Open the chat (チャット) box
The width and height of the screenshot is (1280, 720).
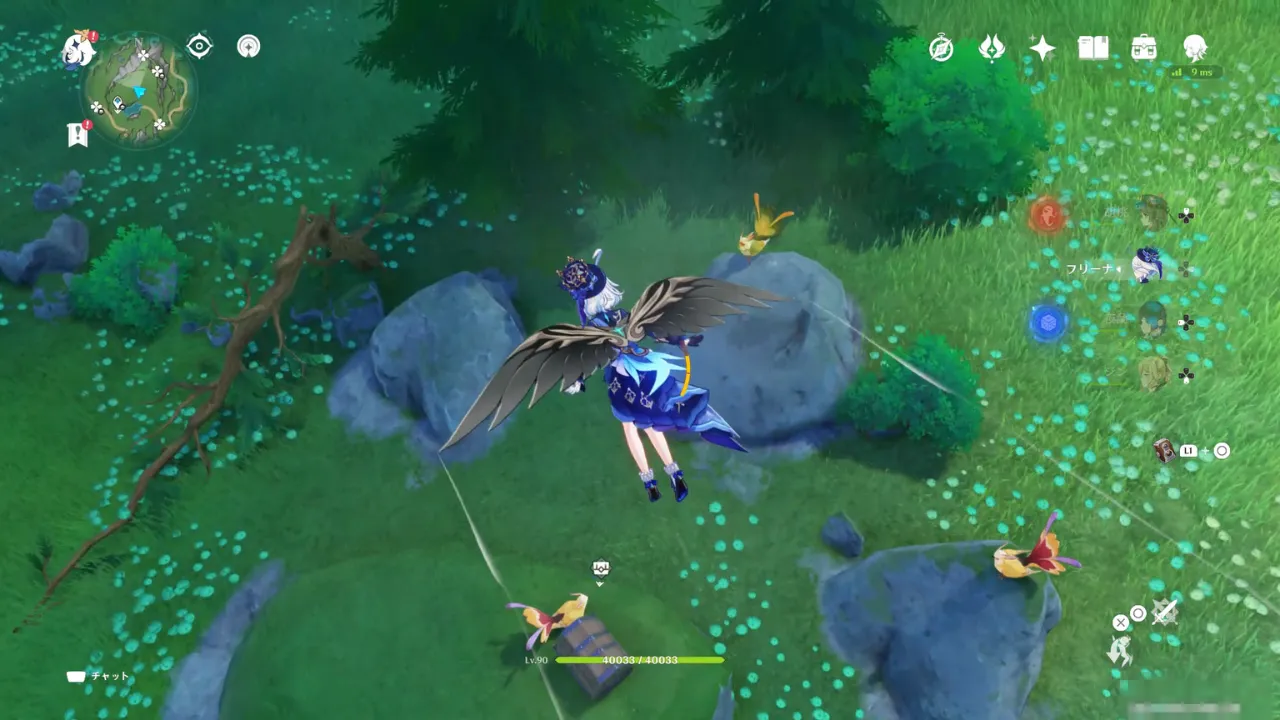tap(76, 676)
